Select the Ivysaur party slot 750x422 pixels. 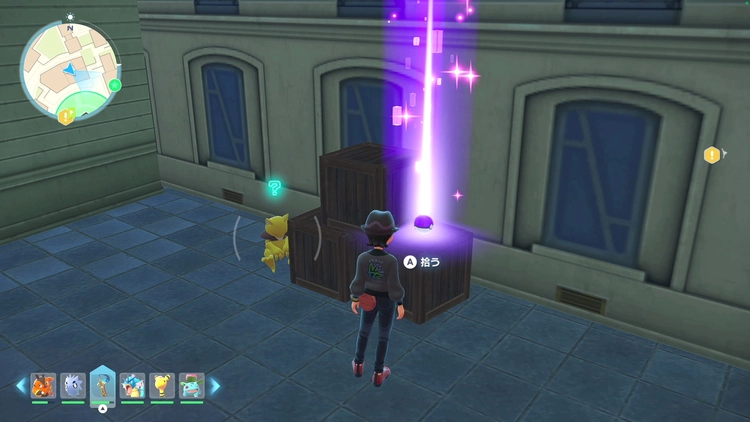tap(191, 385)
